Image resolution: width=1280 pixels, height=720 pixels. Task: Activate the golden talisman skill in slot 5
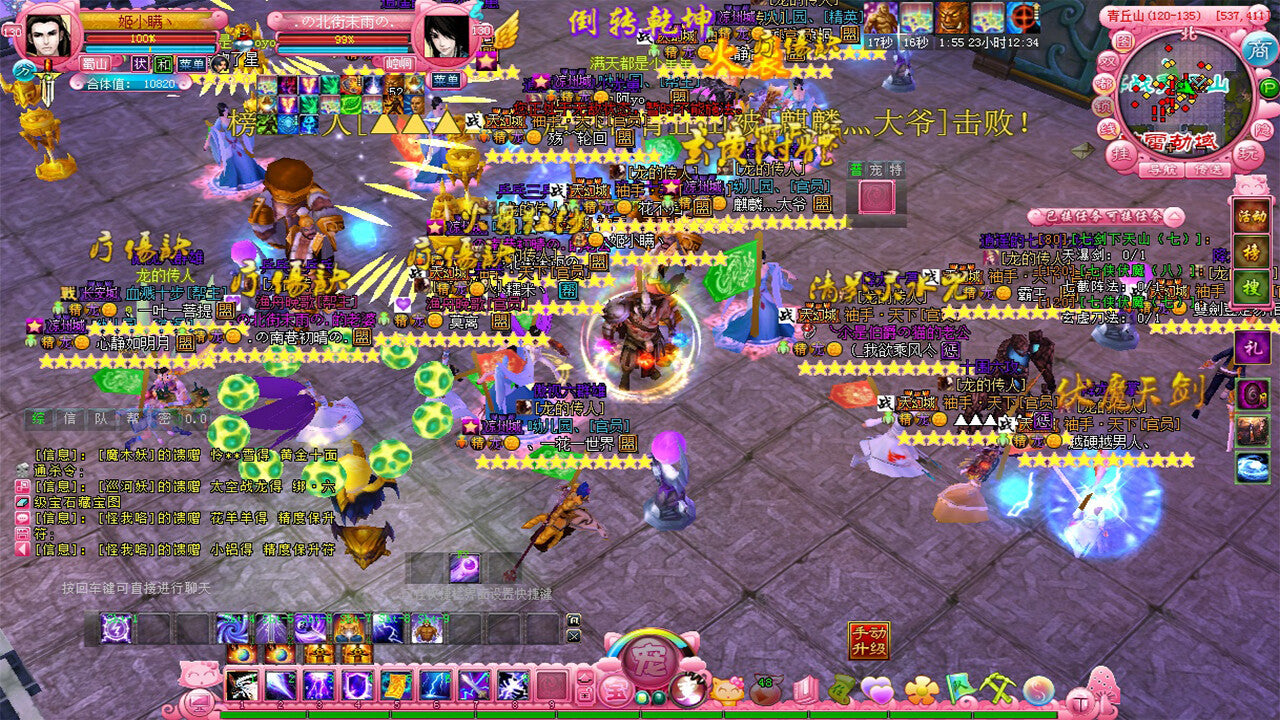(397, 686)
